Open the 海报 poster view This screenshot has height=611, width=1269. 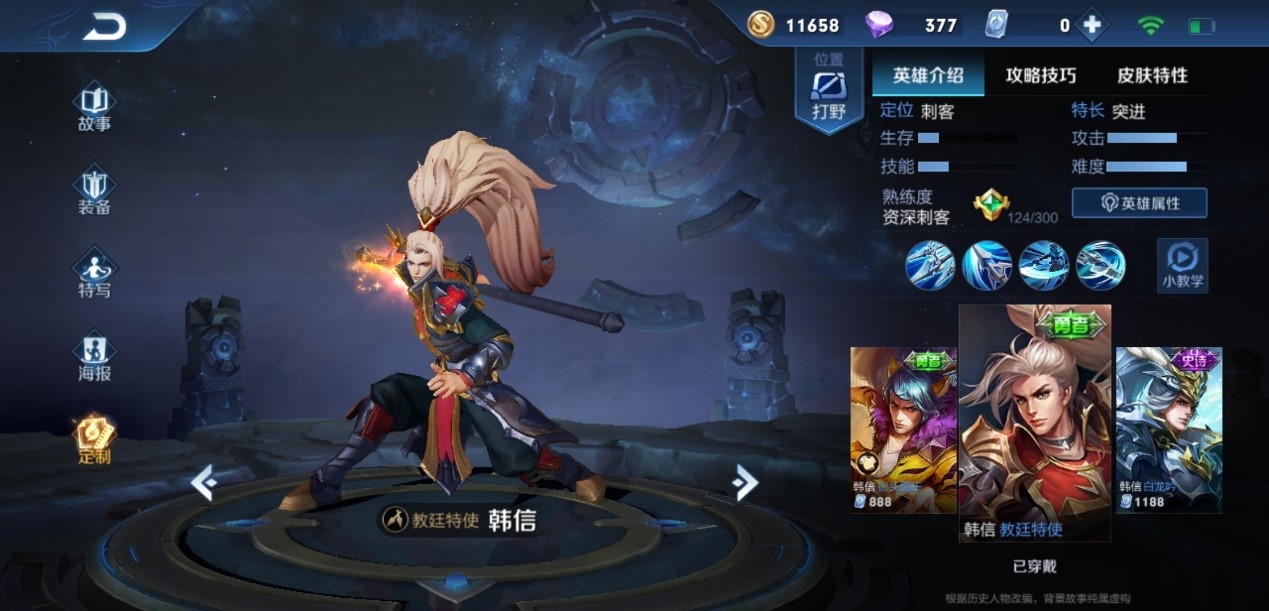tap(94, 357)
